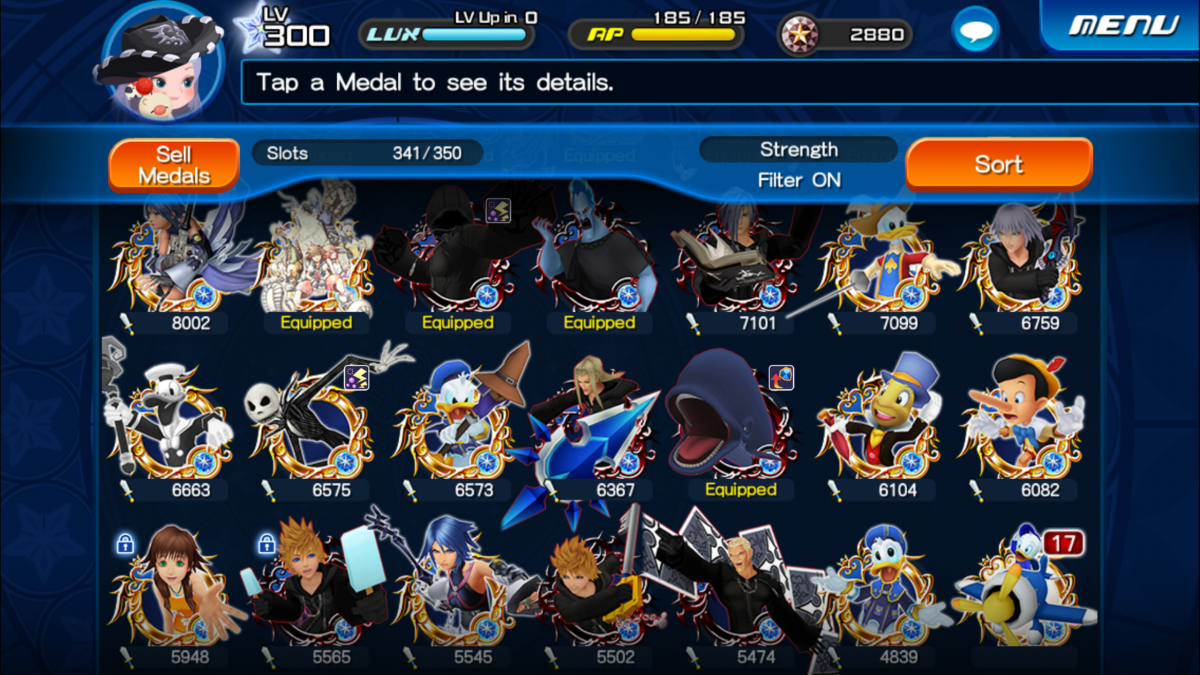Tap the Sell Medals button
The height and width of the screenshot is (675, 1200).
click(174, 165)
